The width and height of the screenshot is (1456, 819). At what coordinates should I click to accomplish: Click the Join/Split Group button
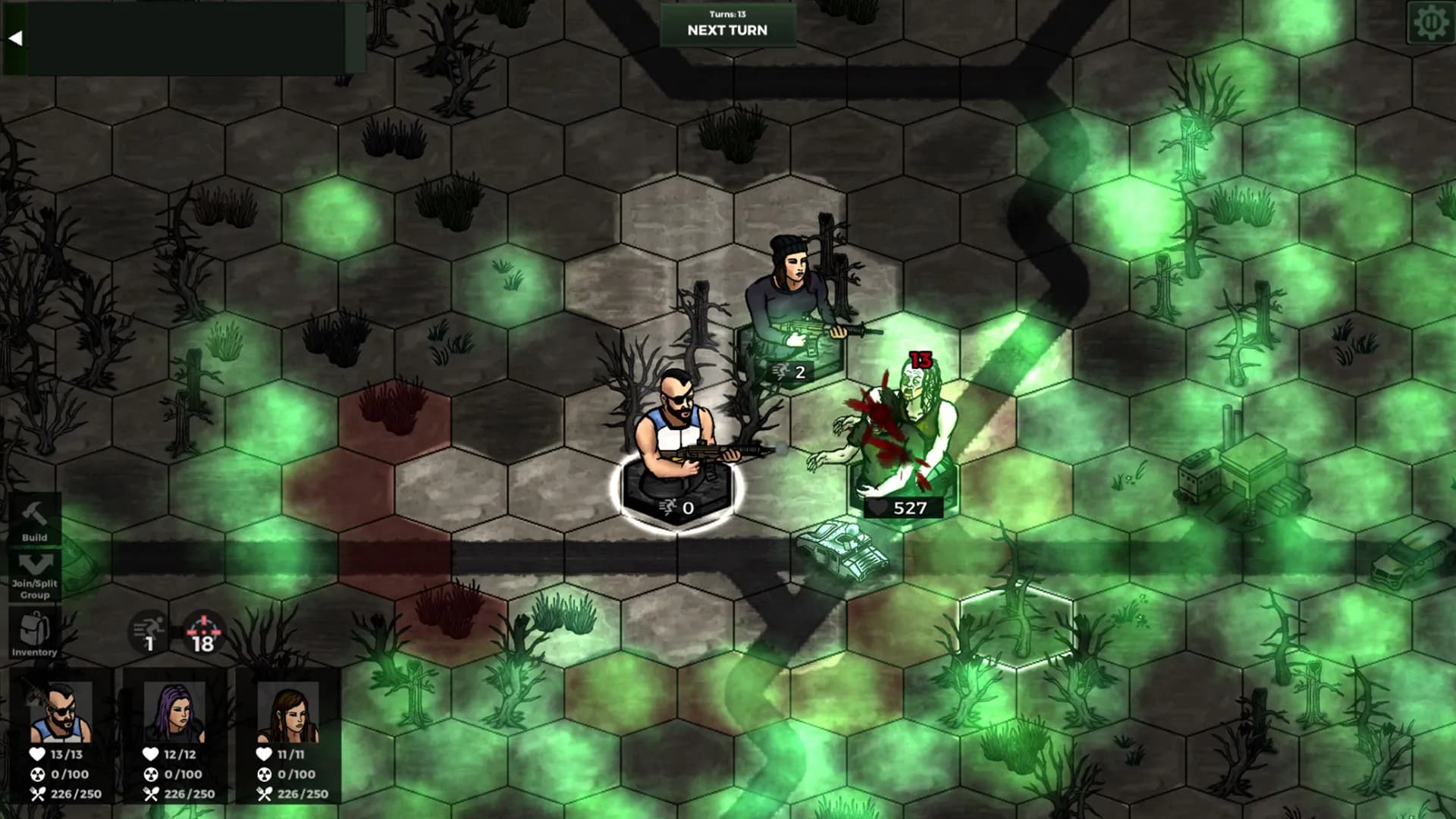point(34,576)
